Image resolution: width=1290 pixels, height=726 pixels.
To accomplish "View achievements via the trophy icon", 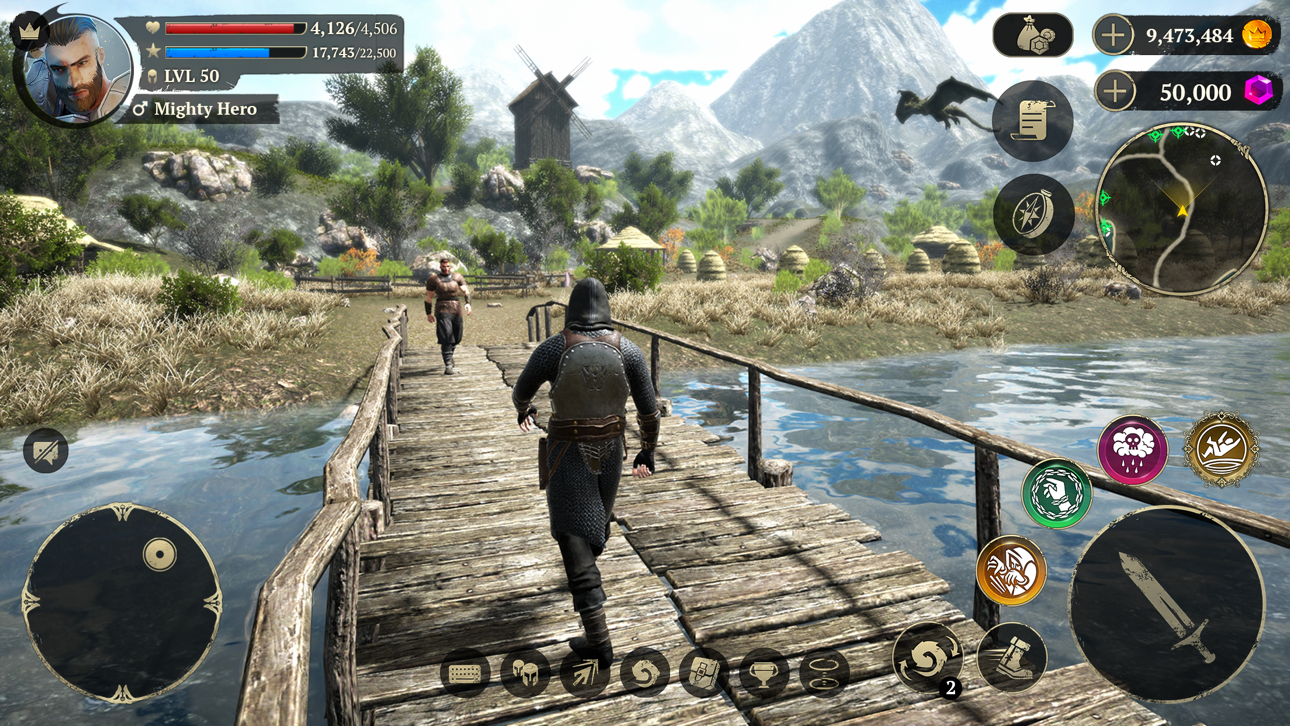I will click(x=762, y=672).
